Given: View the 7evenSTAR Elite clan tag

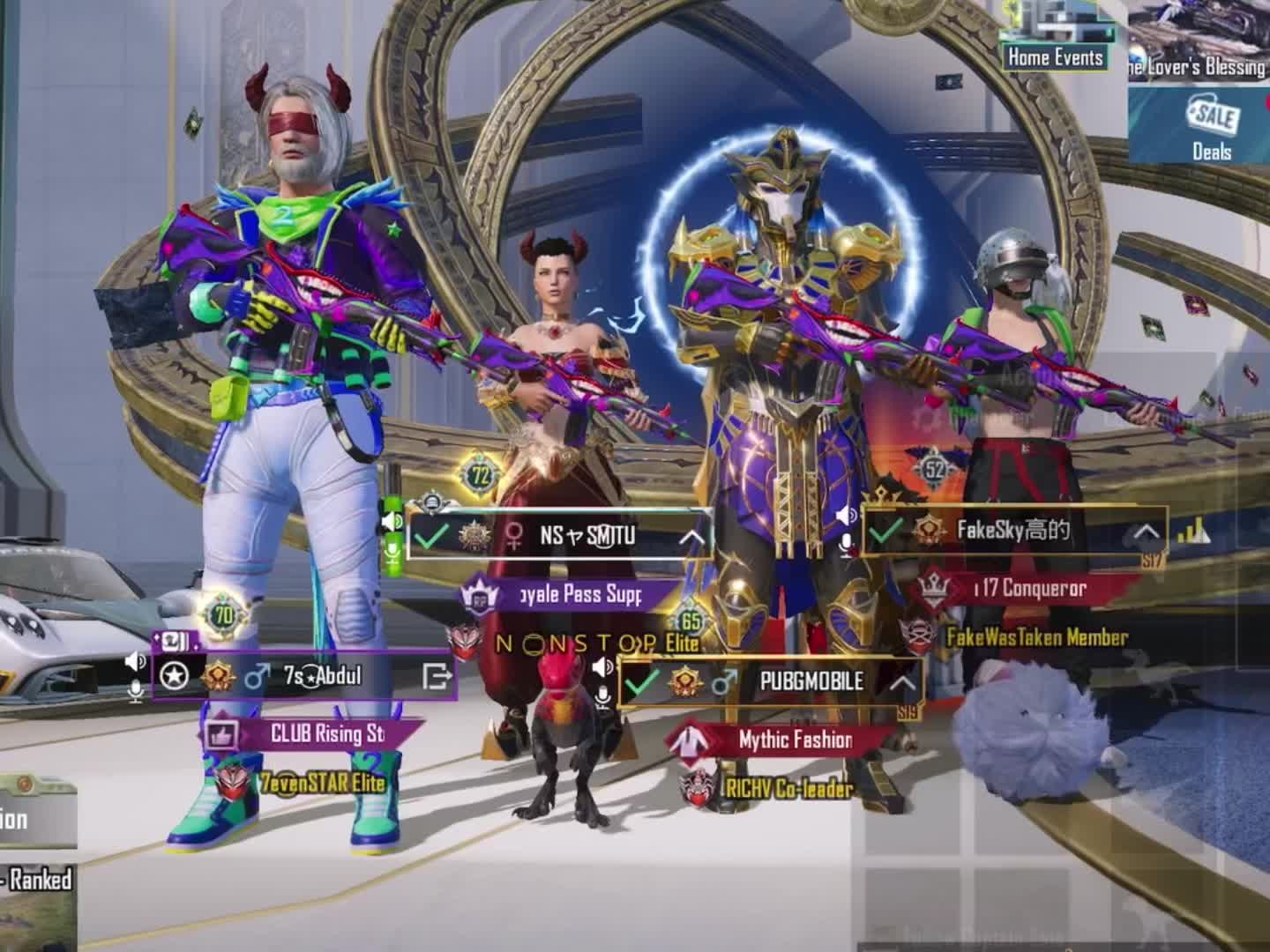Looking at the screenshot, I should [x=322, y=782].
